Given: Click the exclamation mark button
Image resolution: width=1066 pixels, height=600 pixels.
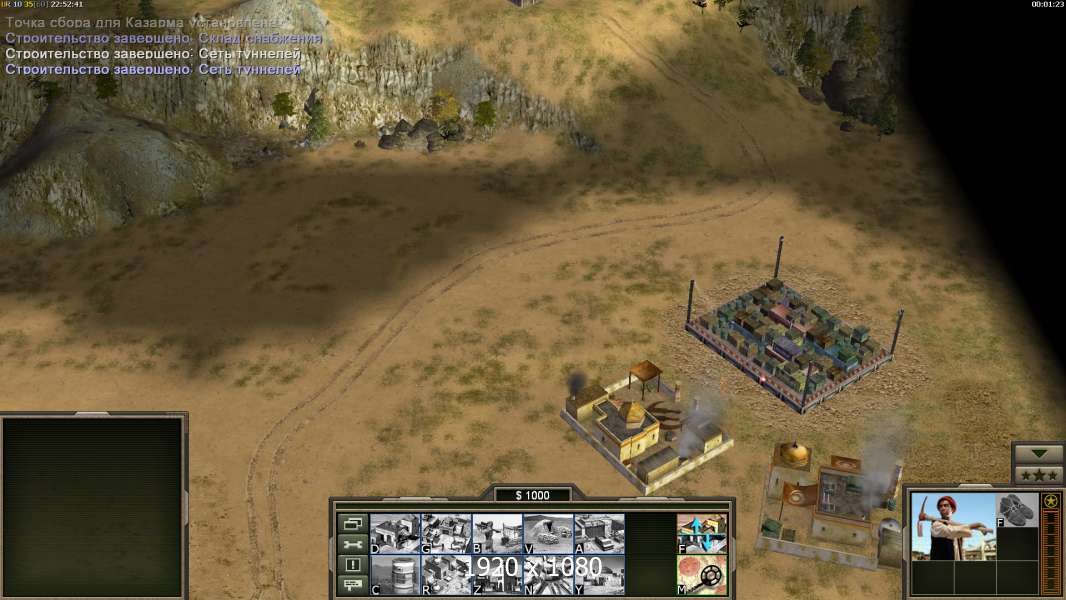Looking at the screenshot, I should 352,565.
